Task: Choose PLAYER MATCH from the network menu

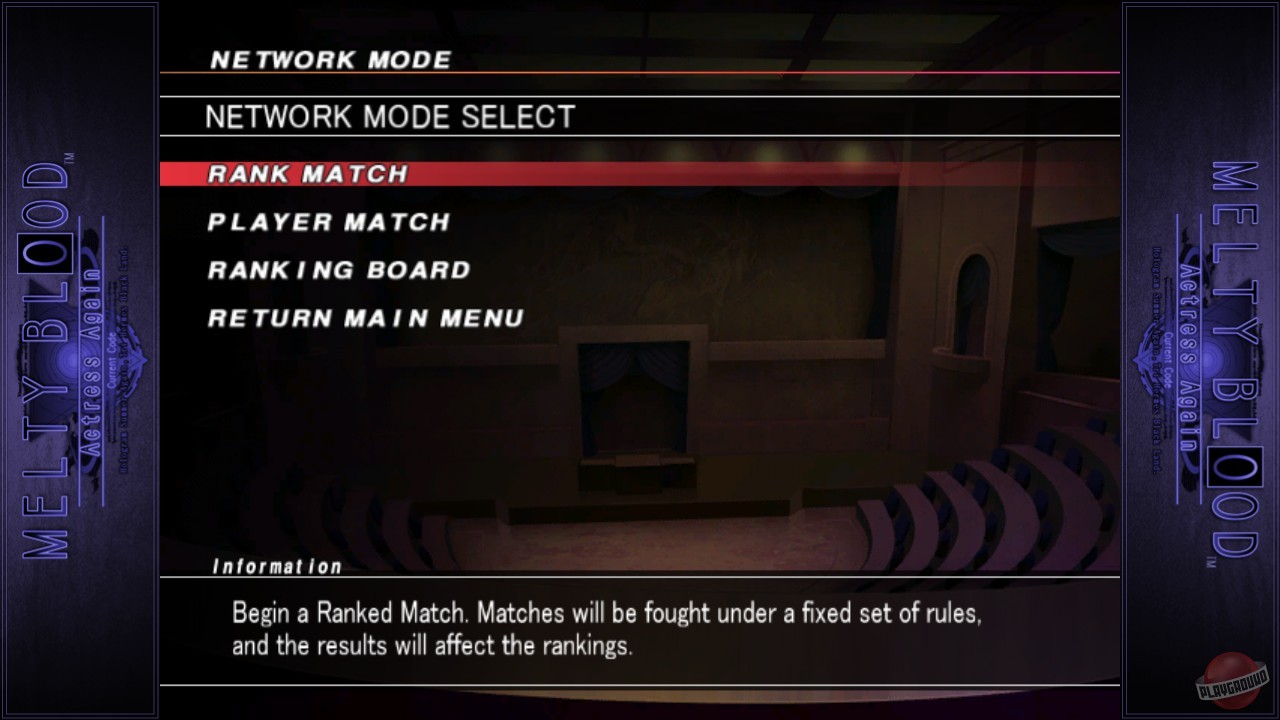Action: pos(327,222)
